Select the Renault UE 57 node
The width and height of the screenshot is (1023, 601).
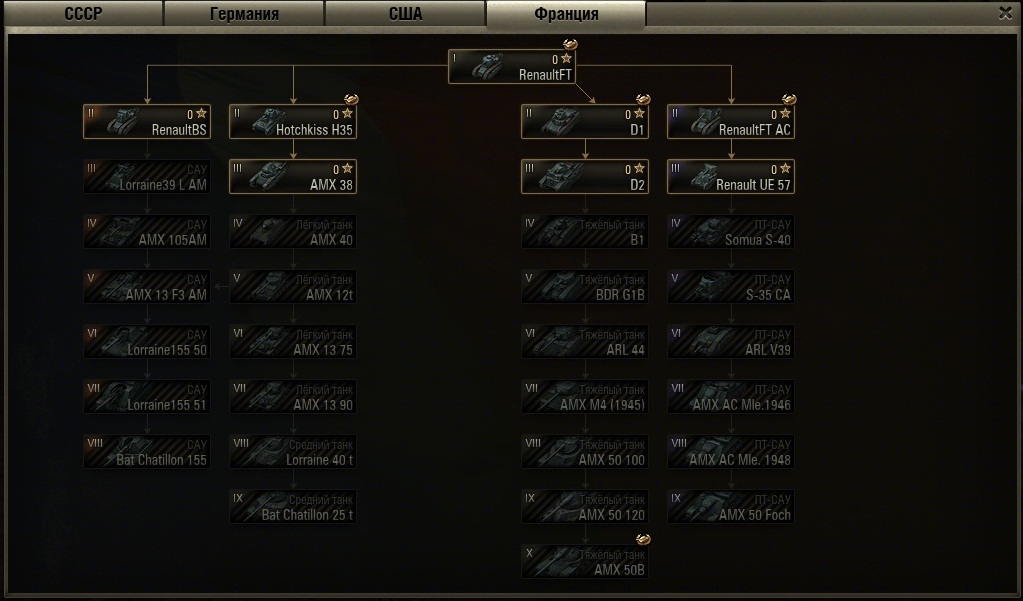point(731,177)
